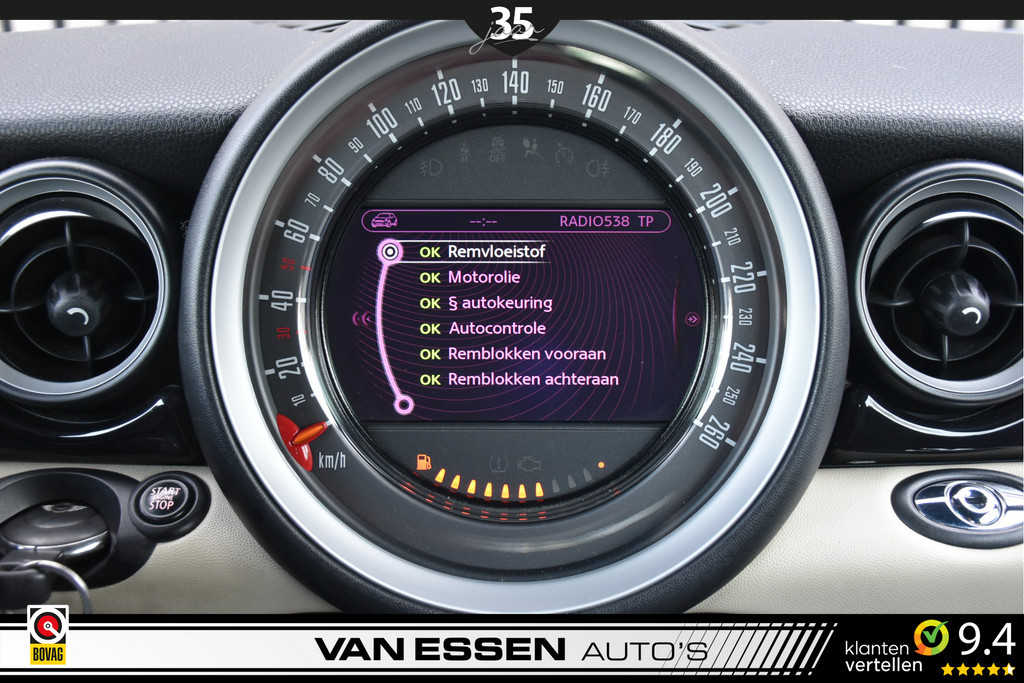This screenshot has width=1024, height=683.
Task: Open the klanten vertellen 9.4 rating
Action: pos(929,646)
